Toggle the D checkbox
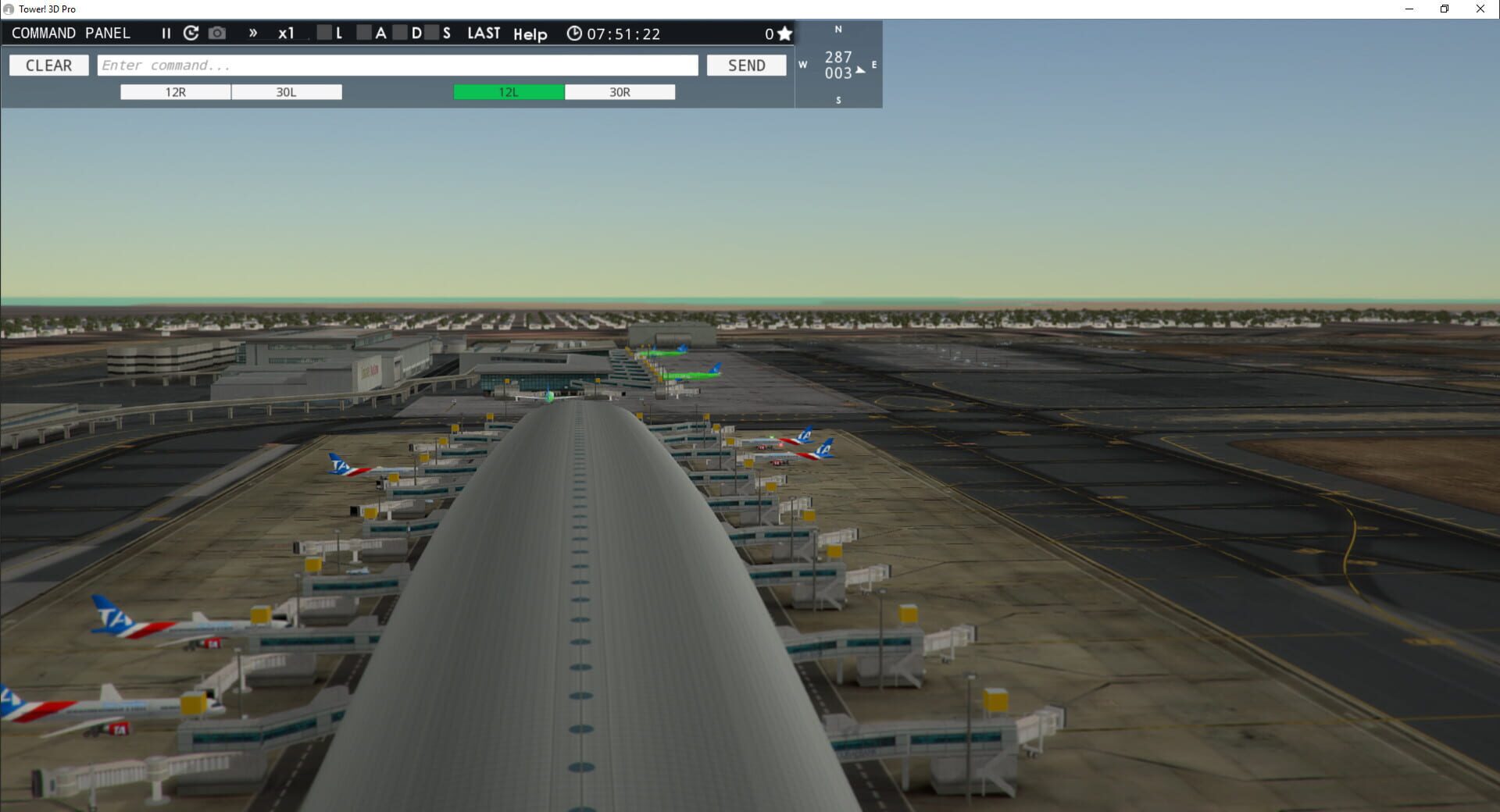 (401, 33)
